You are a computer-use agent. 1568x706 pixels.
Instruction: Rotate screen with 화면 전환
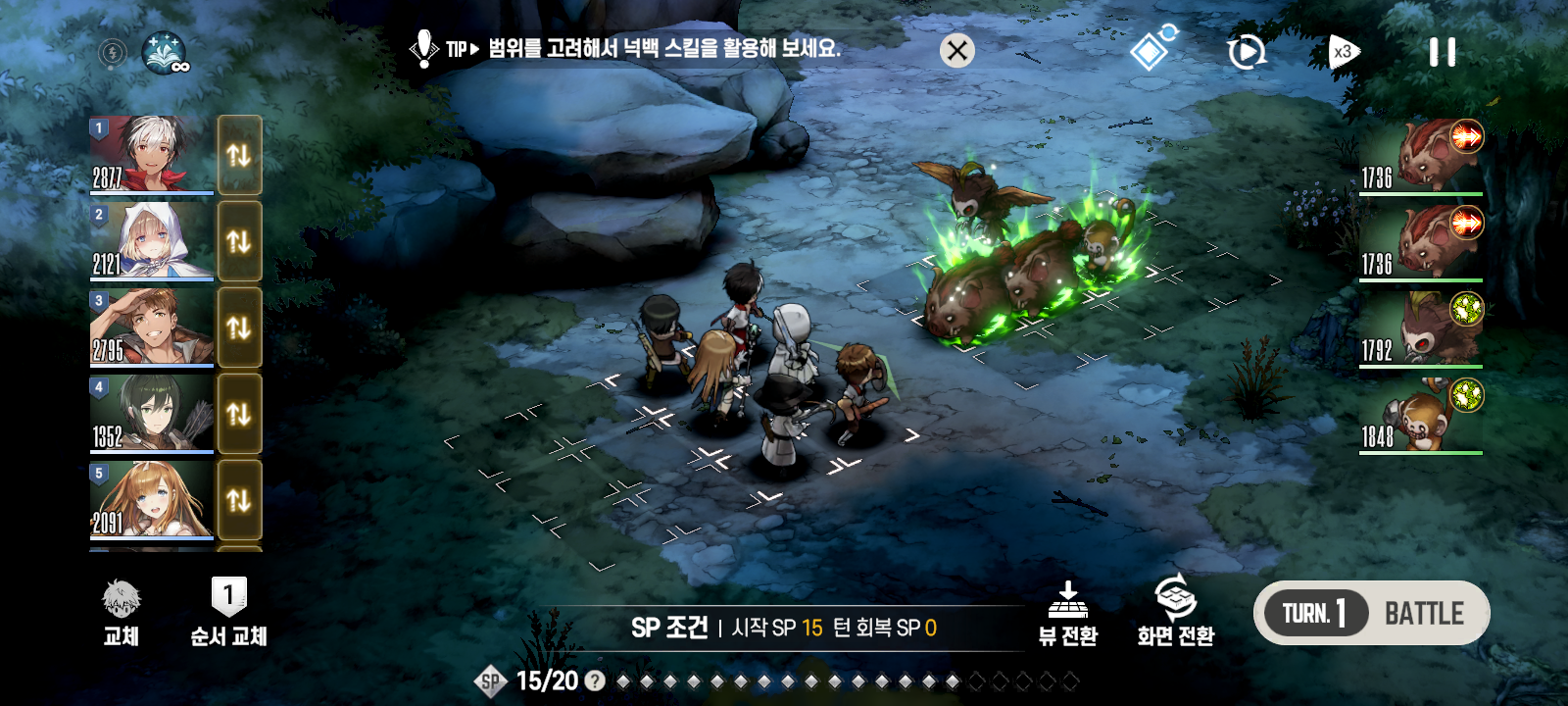tap(1175, 613)
